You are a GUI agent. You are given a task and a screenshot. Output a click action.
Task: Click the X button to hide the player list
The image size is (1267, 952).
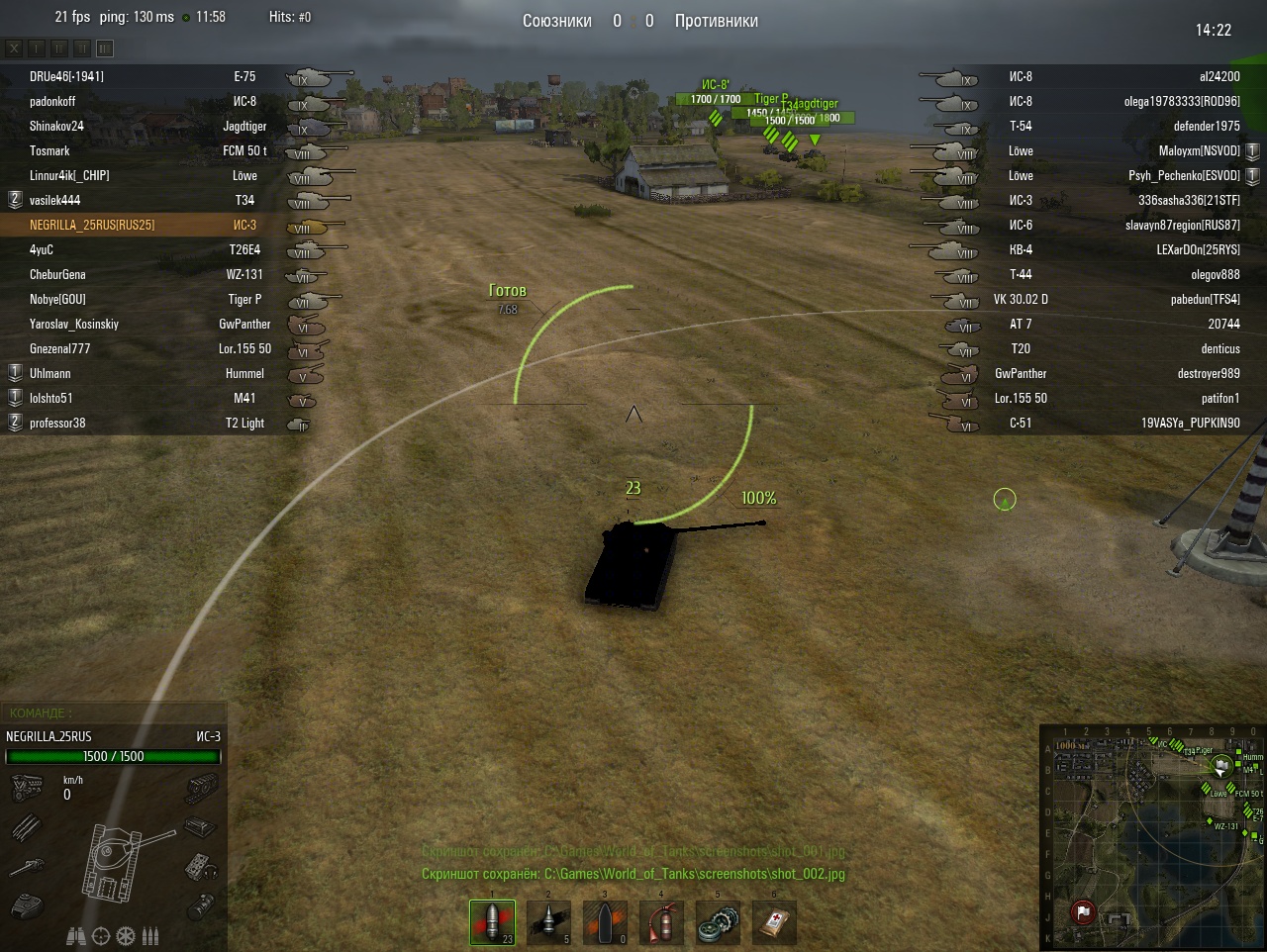(x=14, y=48)
